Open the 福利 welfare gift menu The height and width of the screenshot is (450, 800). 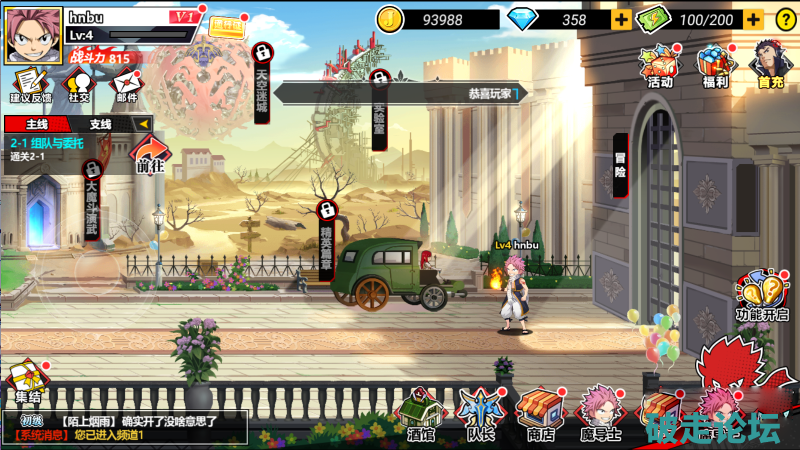(x=715, y=67)
